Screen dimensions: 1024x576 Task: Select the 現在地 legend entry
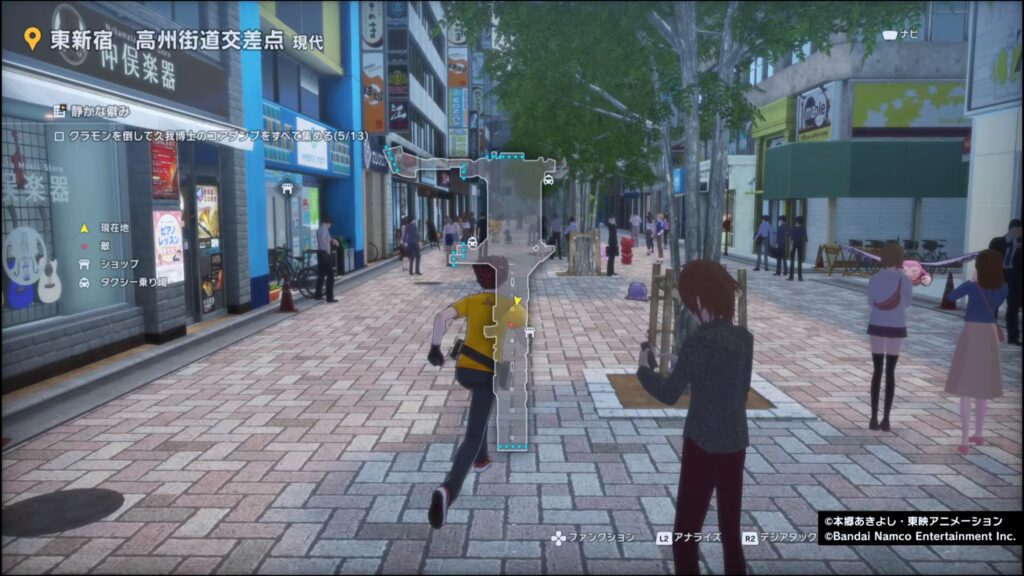tap(108, 228)
